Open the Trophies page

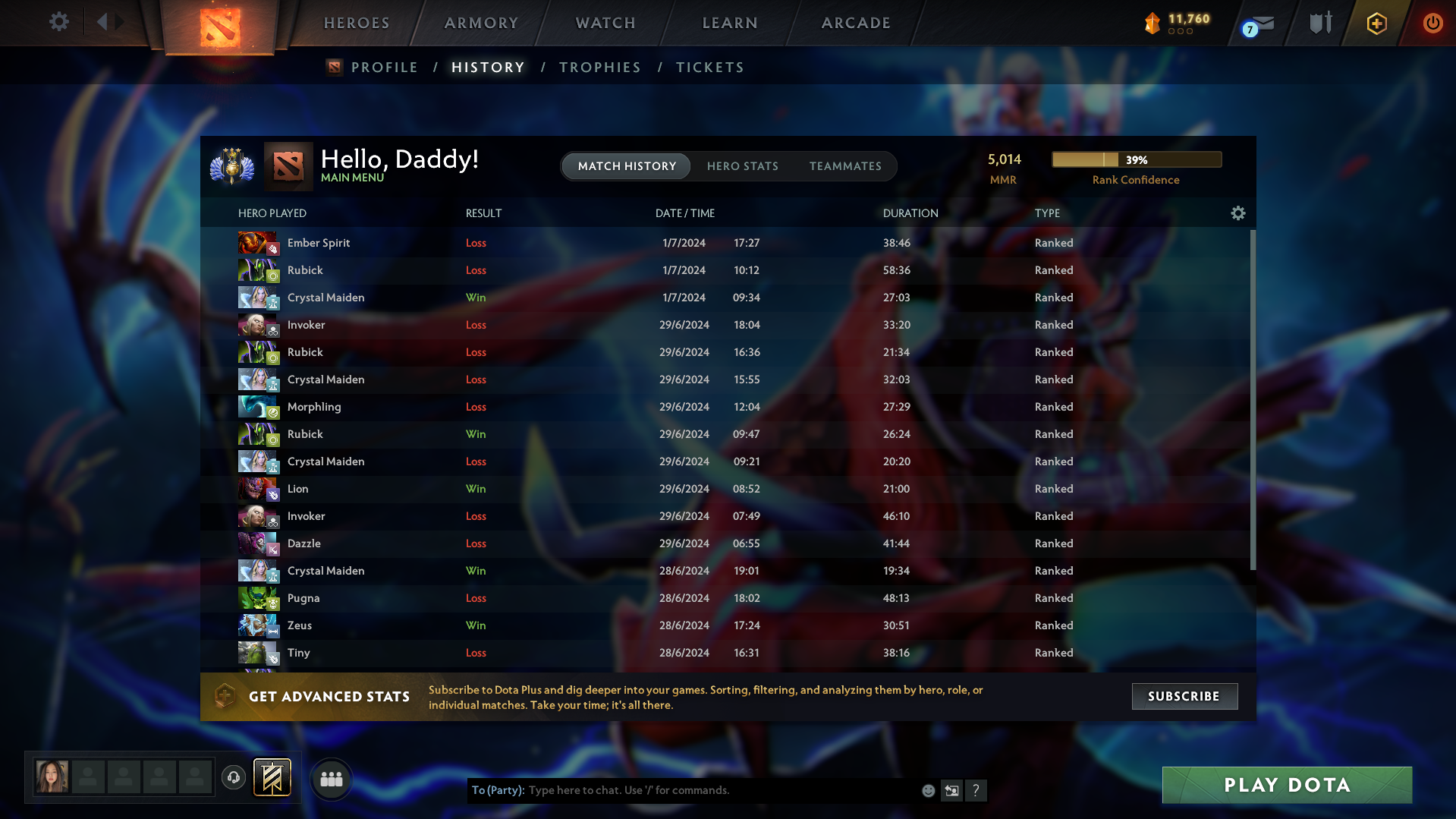coord(599,67)
